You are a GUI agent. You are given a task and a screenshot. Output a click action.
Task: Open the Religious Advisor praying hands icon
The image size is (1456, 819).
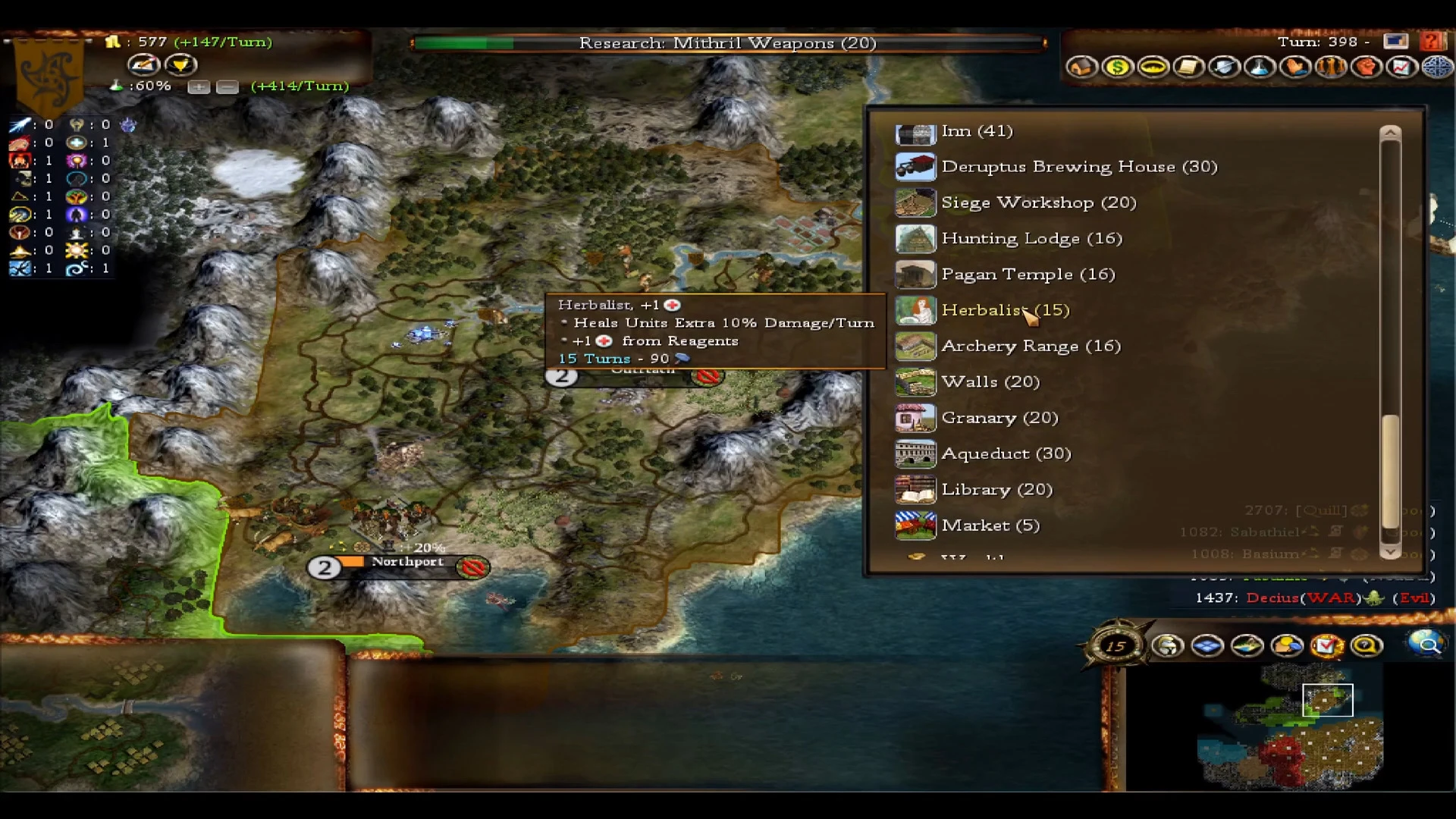click(x=1294, y=67)
